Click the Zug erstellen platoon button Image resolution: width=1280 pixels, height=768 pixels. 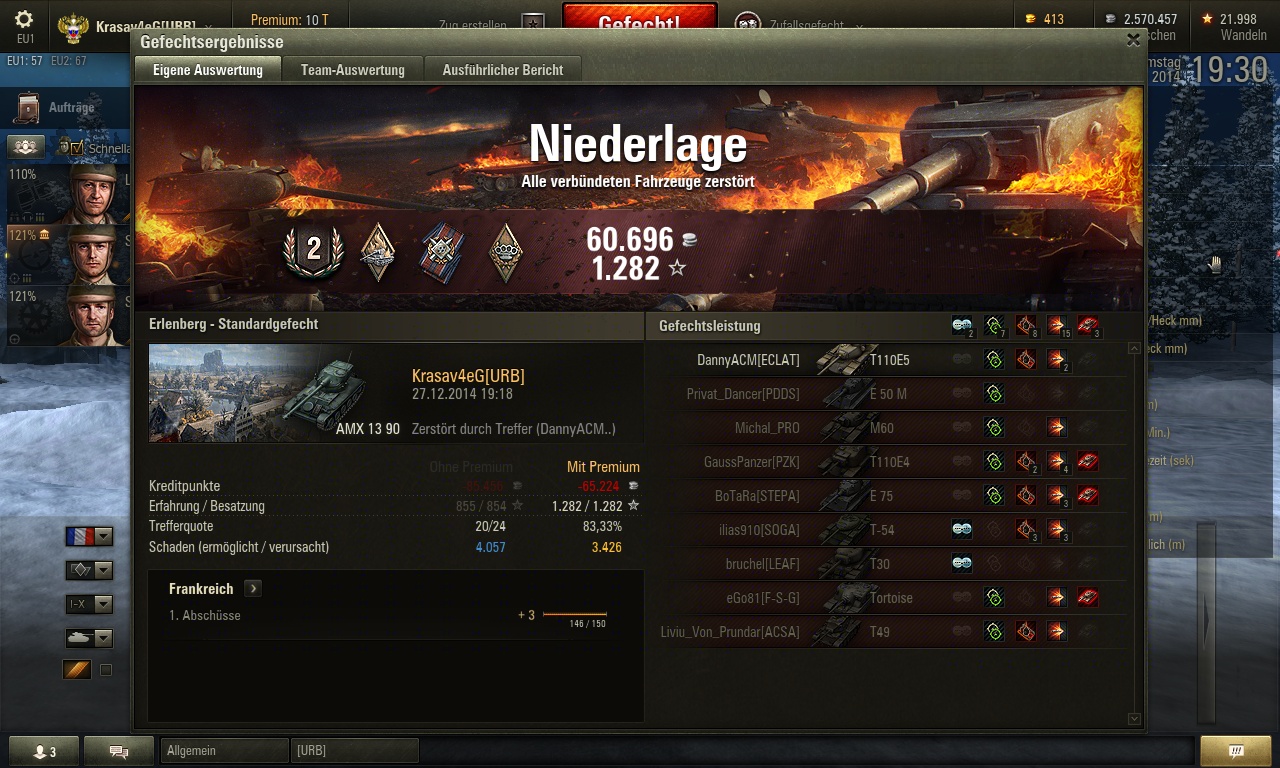click(x=492, y=25)
